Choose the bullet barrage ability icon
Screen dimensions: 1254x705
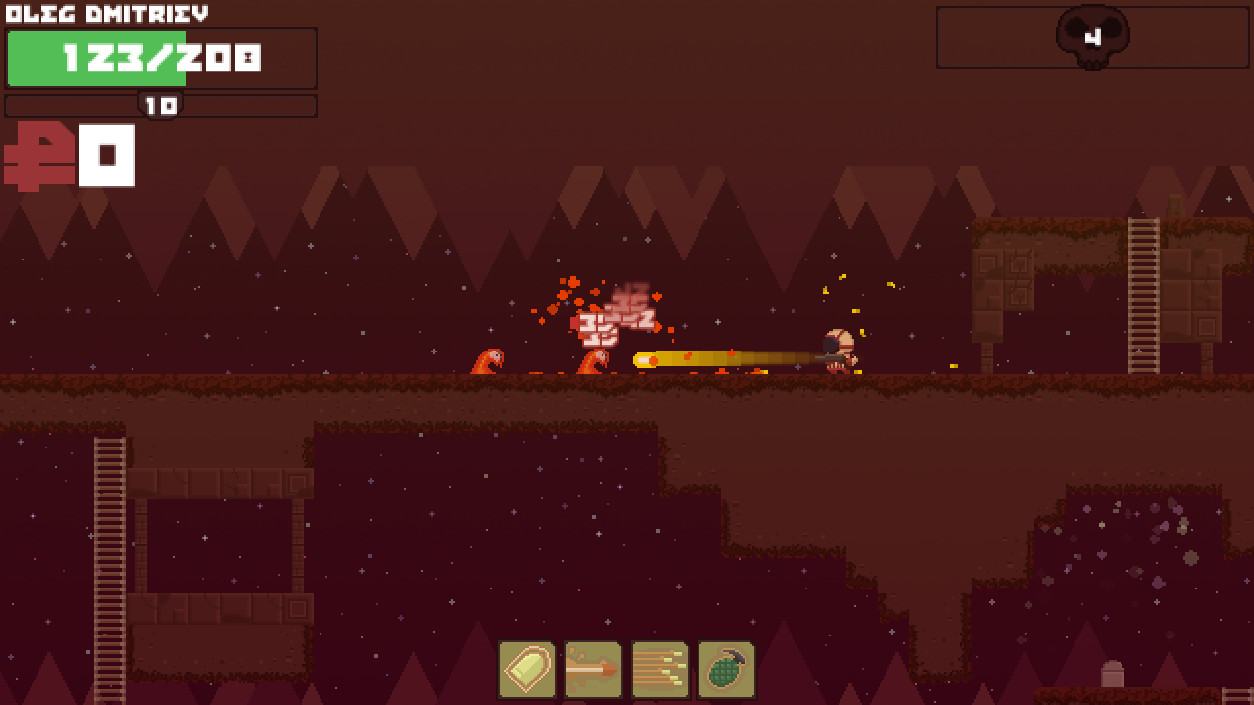660,669
